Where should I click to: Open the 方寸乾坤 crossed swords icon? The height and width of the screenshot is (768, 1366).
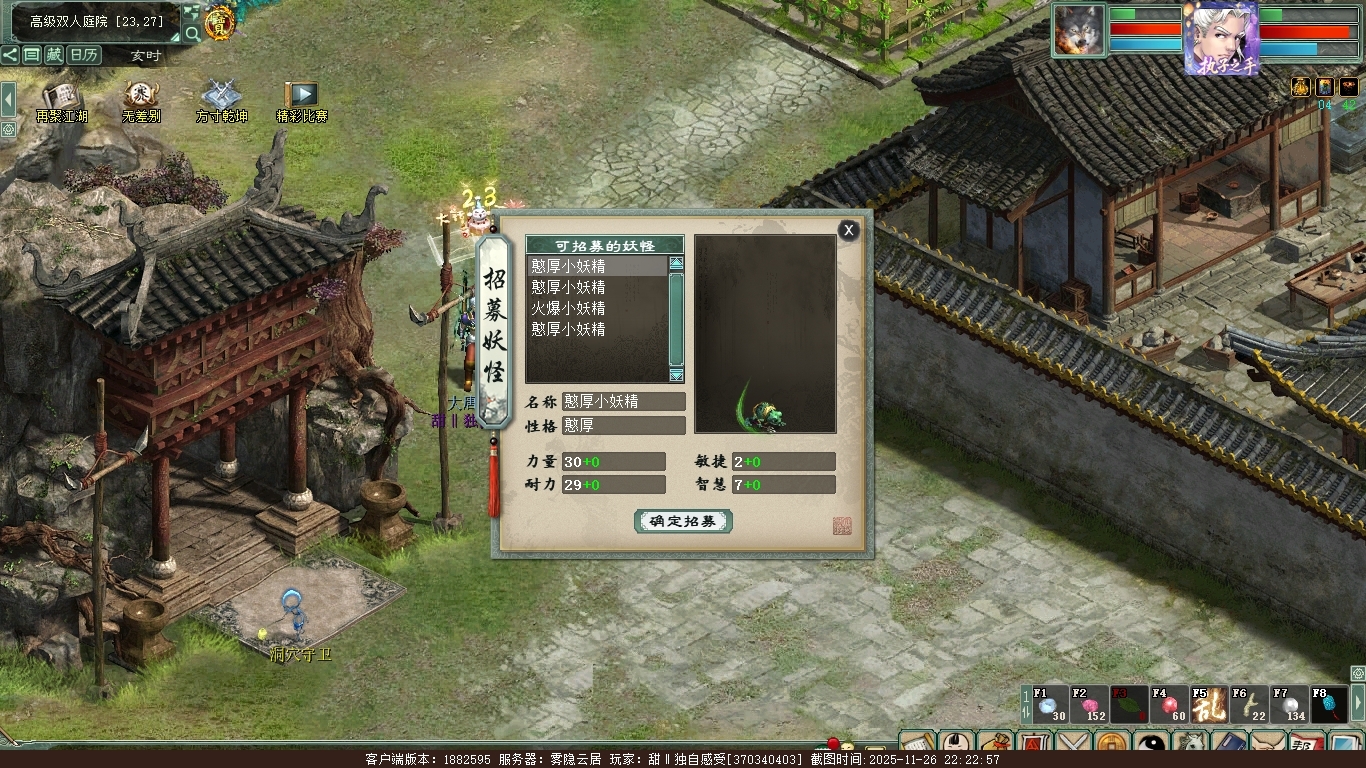click(221, 98)
